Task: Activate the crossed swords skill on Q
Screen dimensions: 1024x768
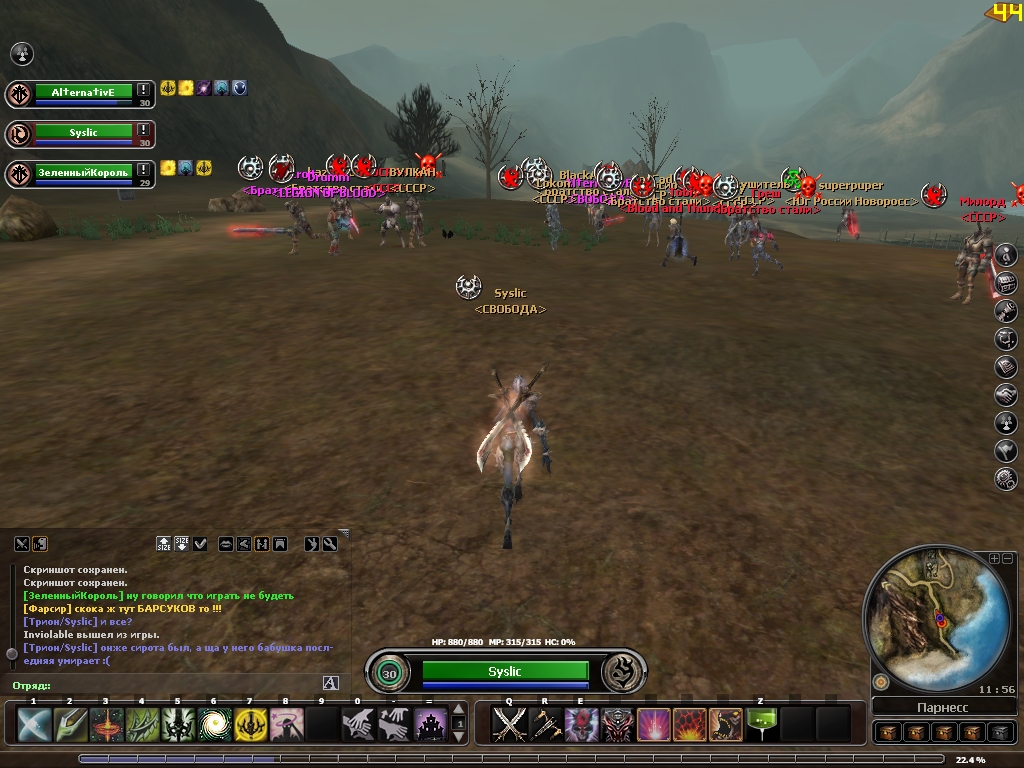Action: pyautogui.click(x=511, y=724)
